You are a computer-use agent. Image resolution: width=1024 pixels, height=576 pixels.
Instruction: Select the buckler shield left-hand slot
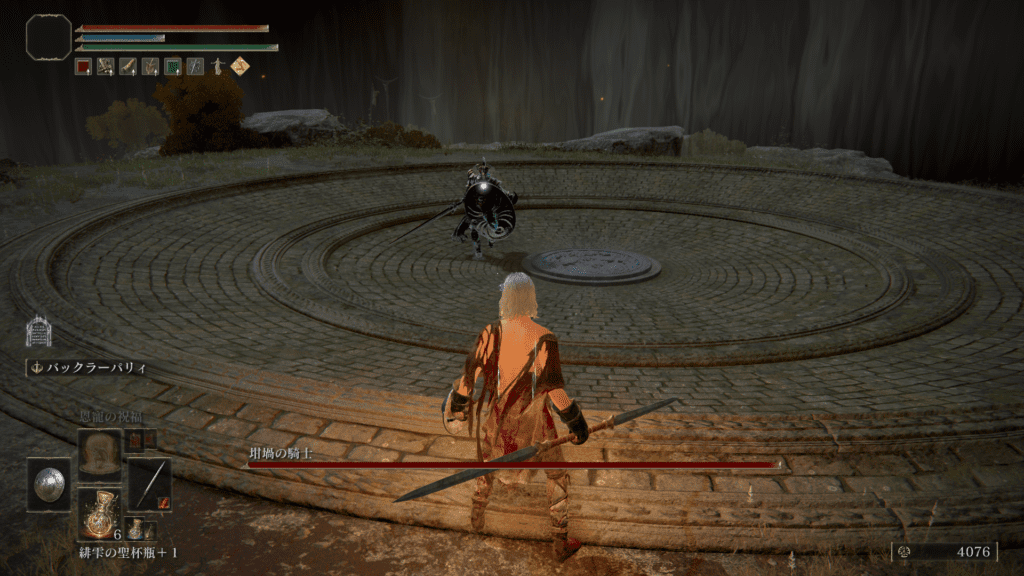click(x=48, y=484)
